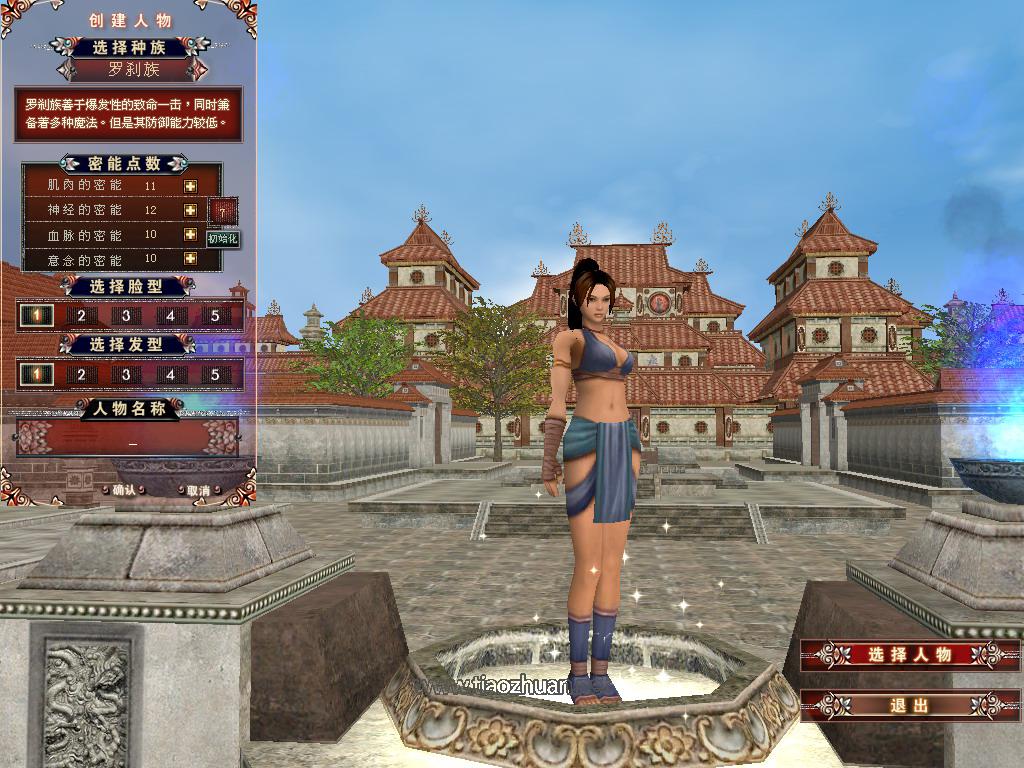Choose face type 3 under 选择脸型
This screenshot has width=1024, height=768.
126,316
